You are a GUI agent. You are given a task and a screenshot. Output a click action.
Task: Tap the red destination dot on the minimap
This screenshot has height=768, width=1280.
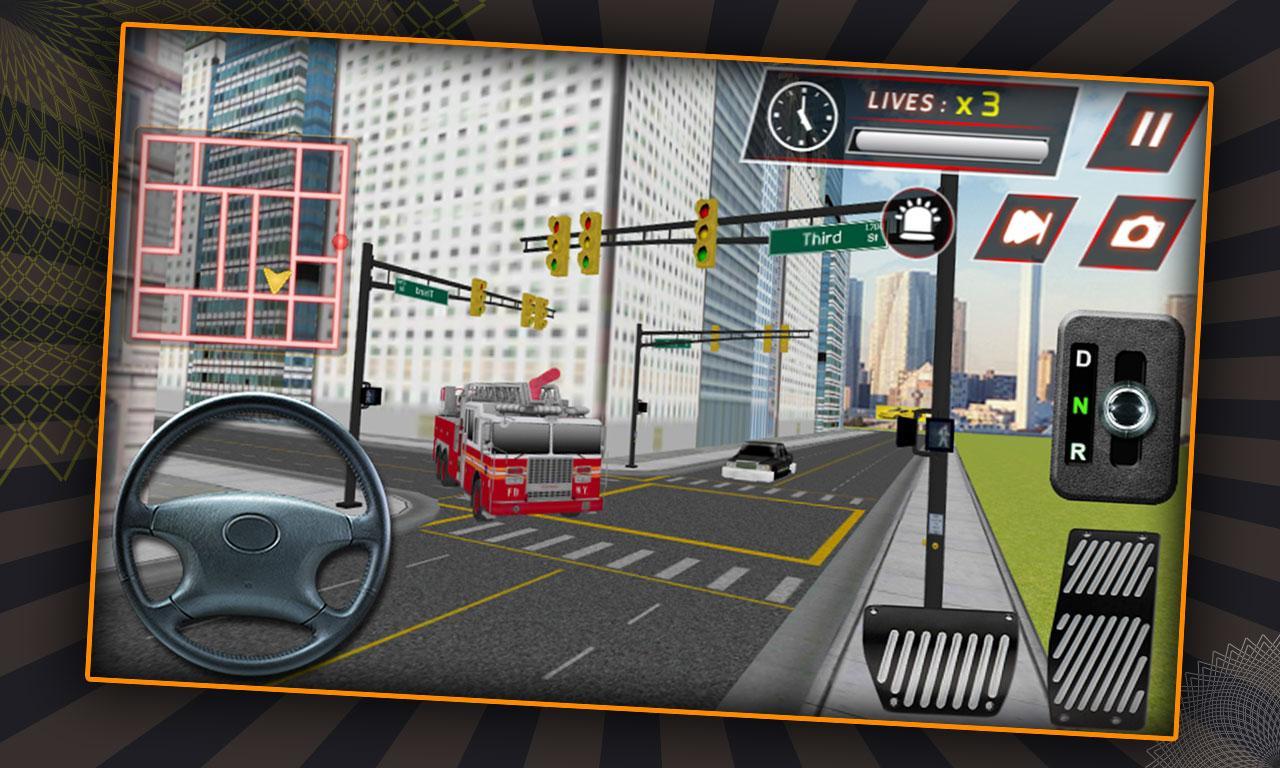click(x=340, y=243)
